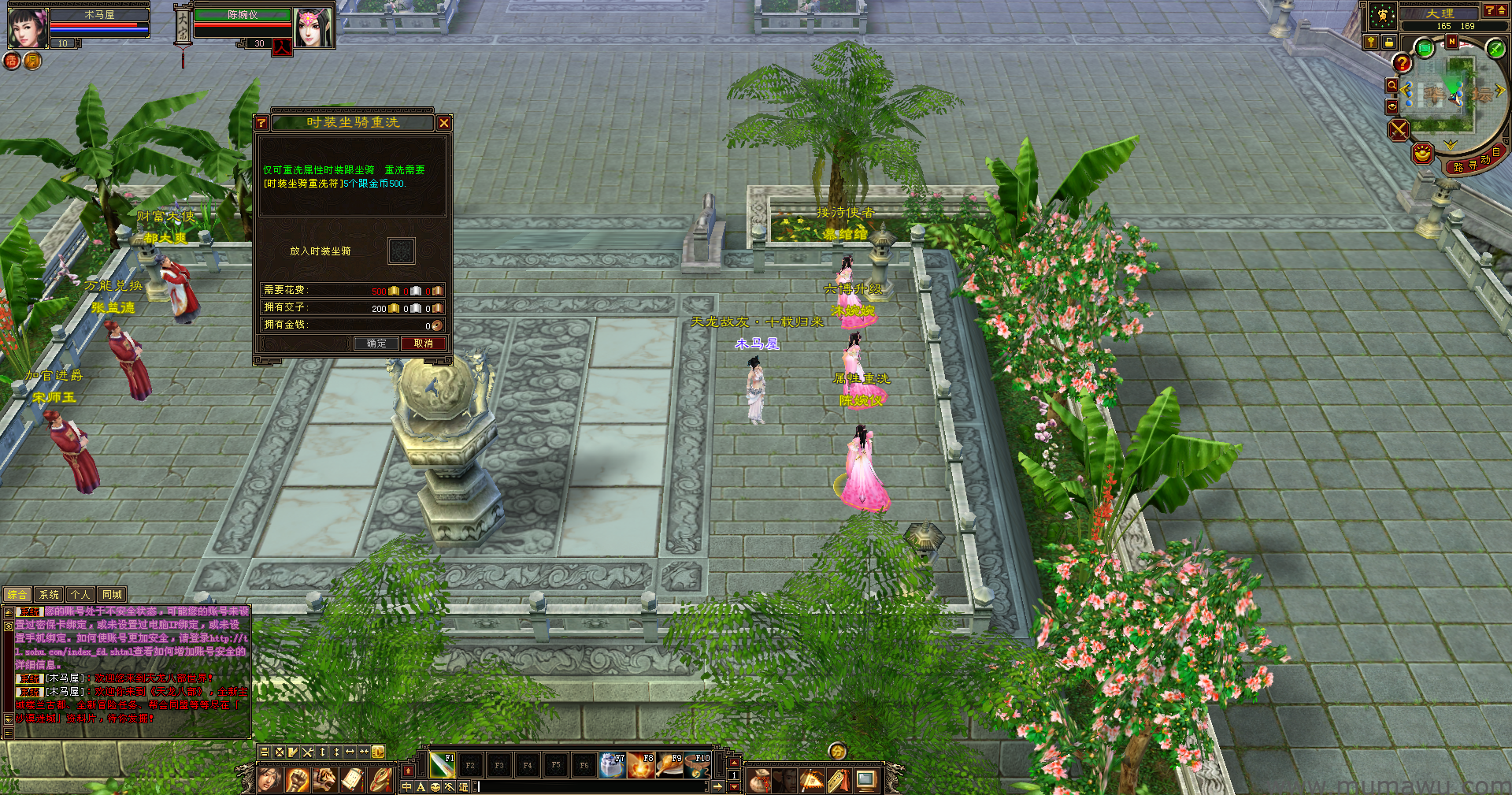Activate the F8 fire skill icon
This screenshot has height=795, width=1512.
[x=640, y=764]
